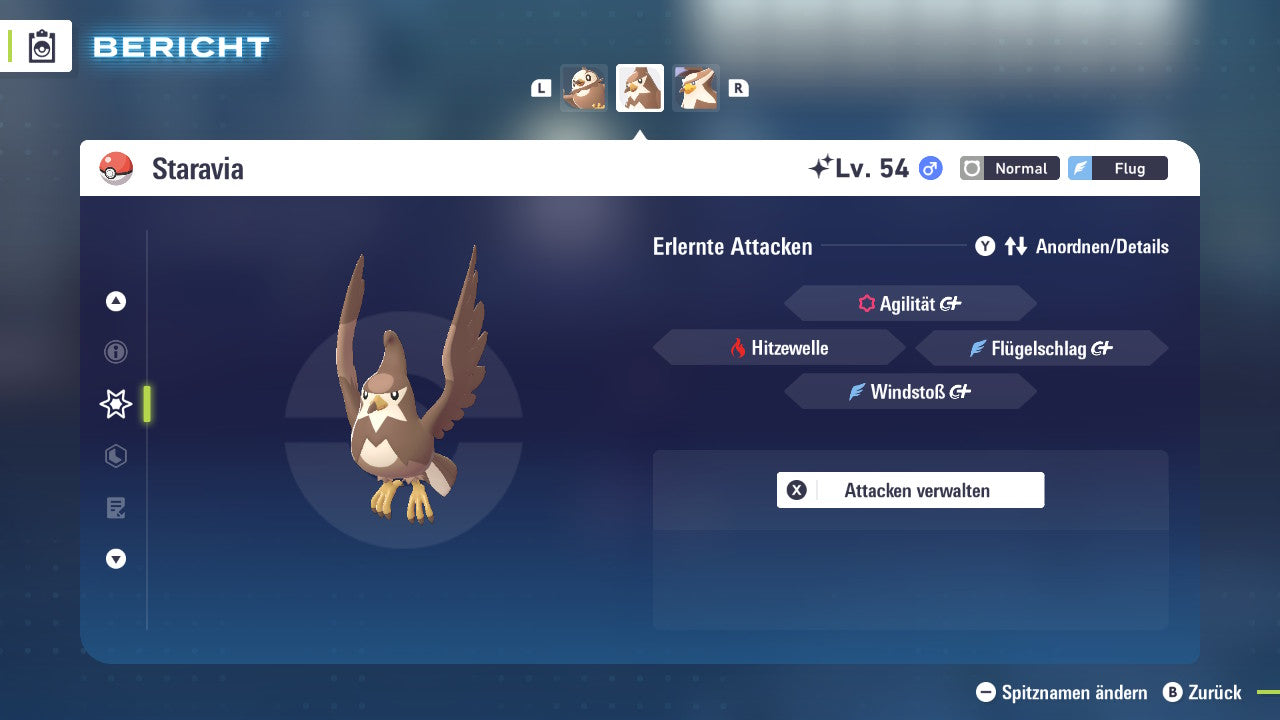Expand downward using the sidebar down arrow
1280x720 pixels.
tap(116, 559)
